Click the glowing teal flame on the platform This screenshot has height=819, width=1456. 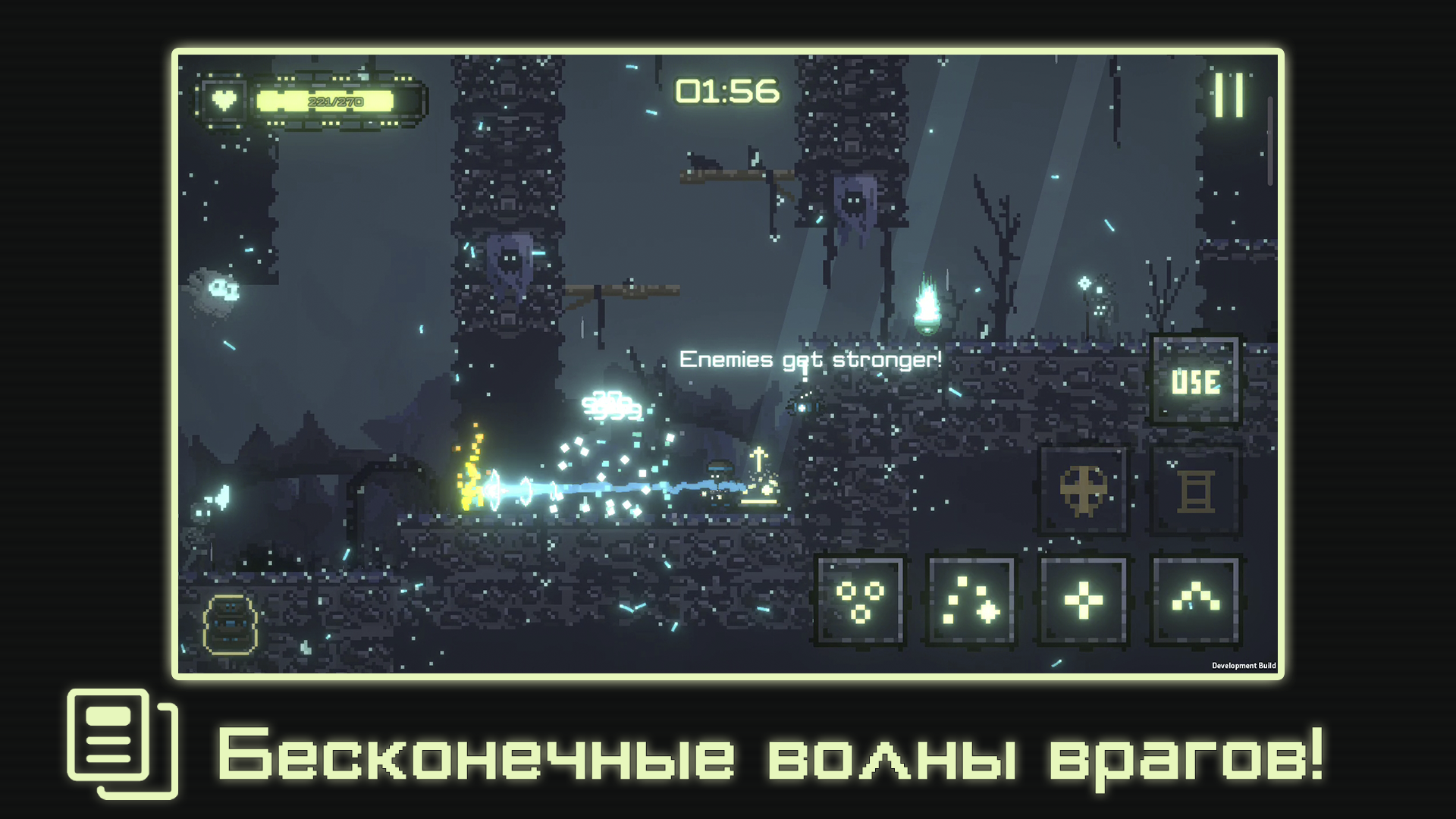927,307
